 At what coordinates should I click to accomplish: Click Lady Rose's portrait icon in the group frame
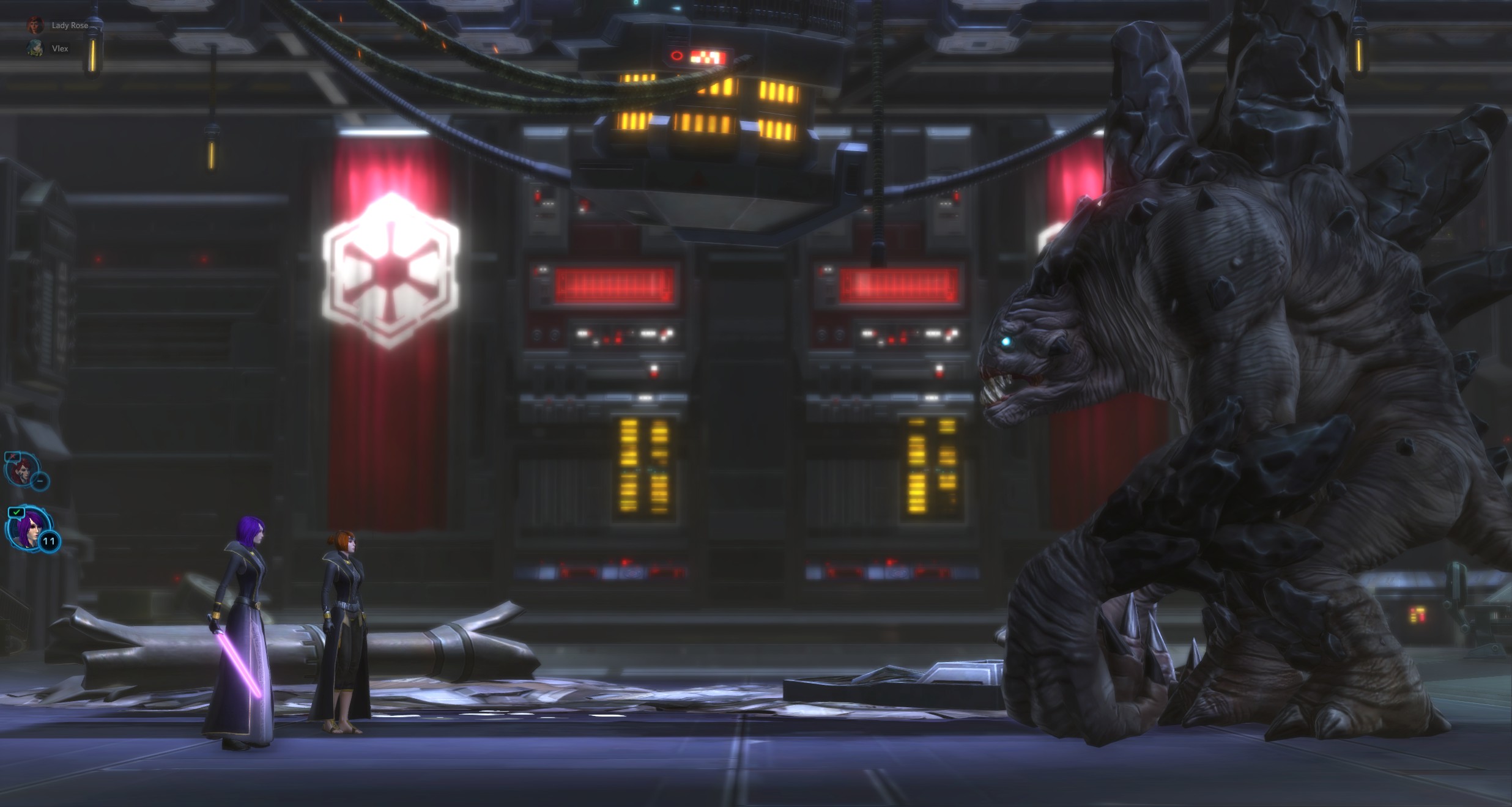[35, 26]
